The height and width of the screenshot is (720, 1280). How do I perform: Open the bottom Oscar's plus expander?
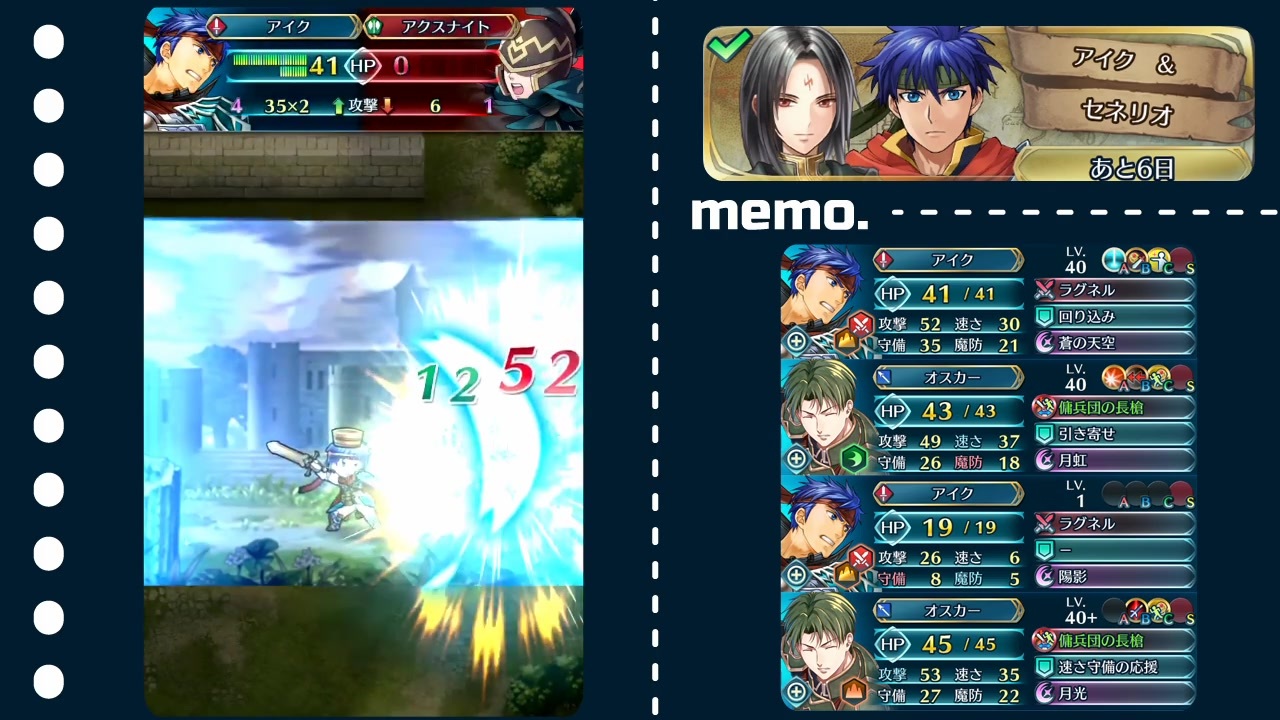click(796, 692)
